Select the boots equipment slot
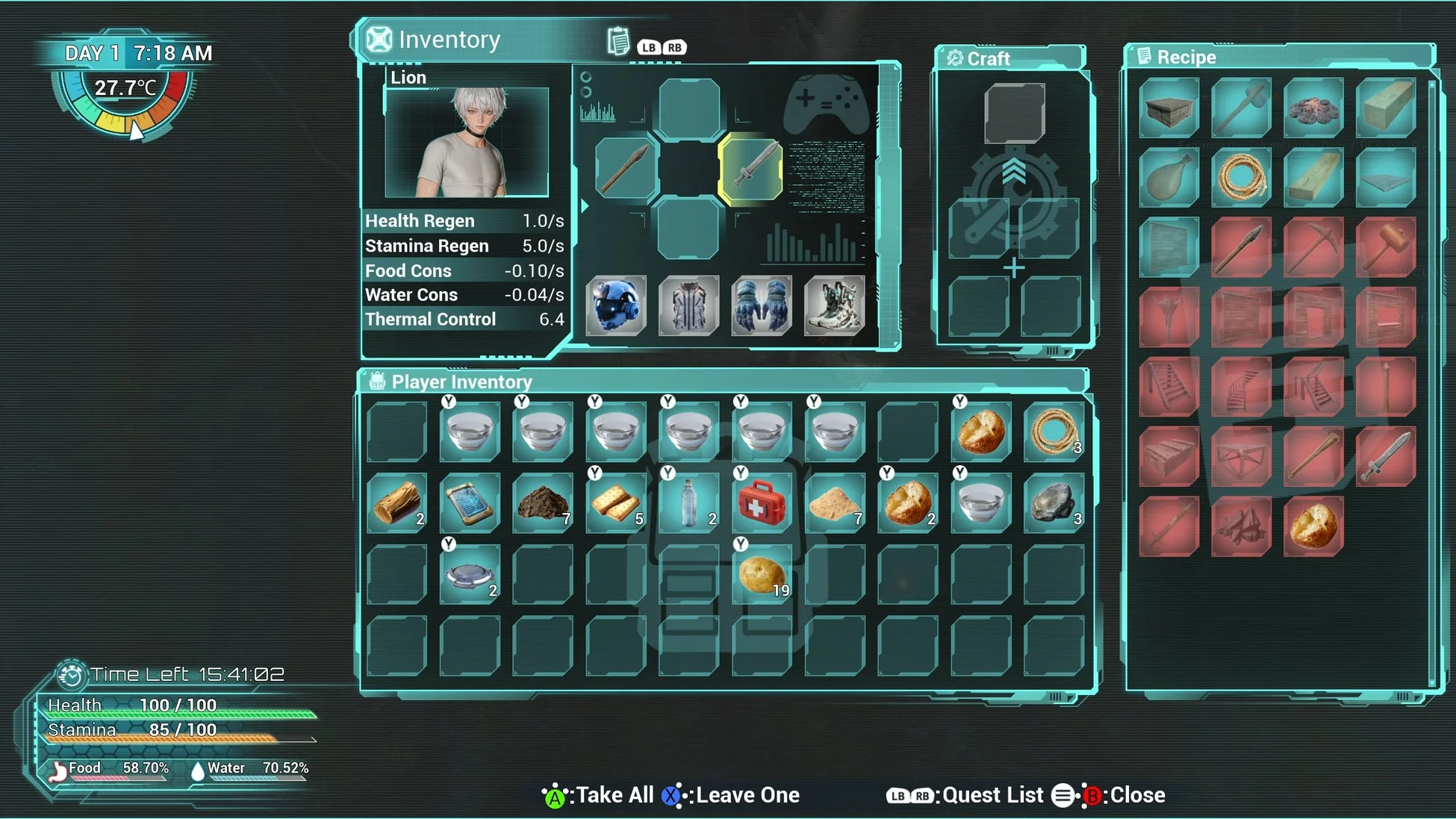1456x819 pixels. [x=834, y=305]
